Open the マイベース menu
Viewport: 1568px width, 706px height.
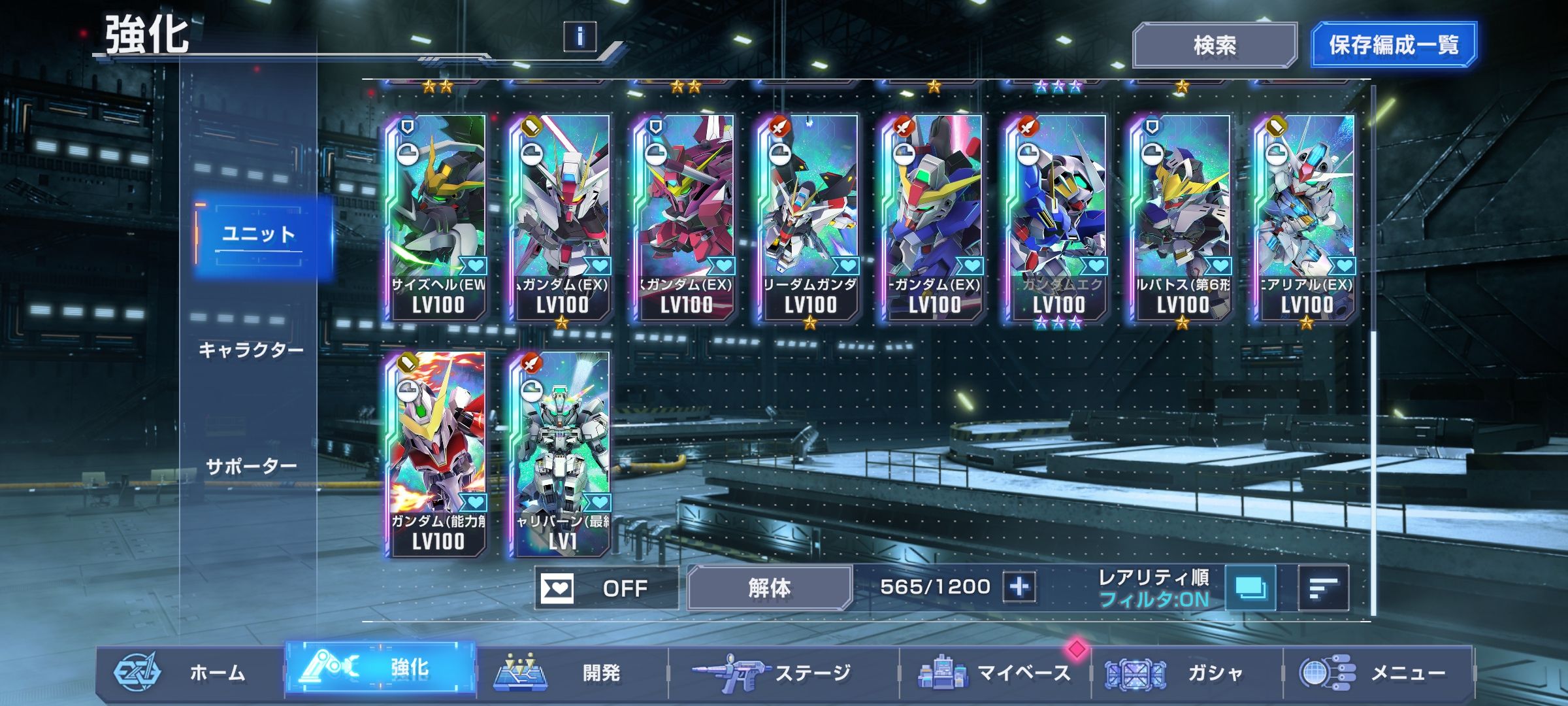[x=994, y=672]
